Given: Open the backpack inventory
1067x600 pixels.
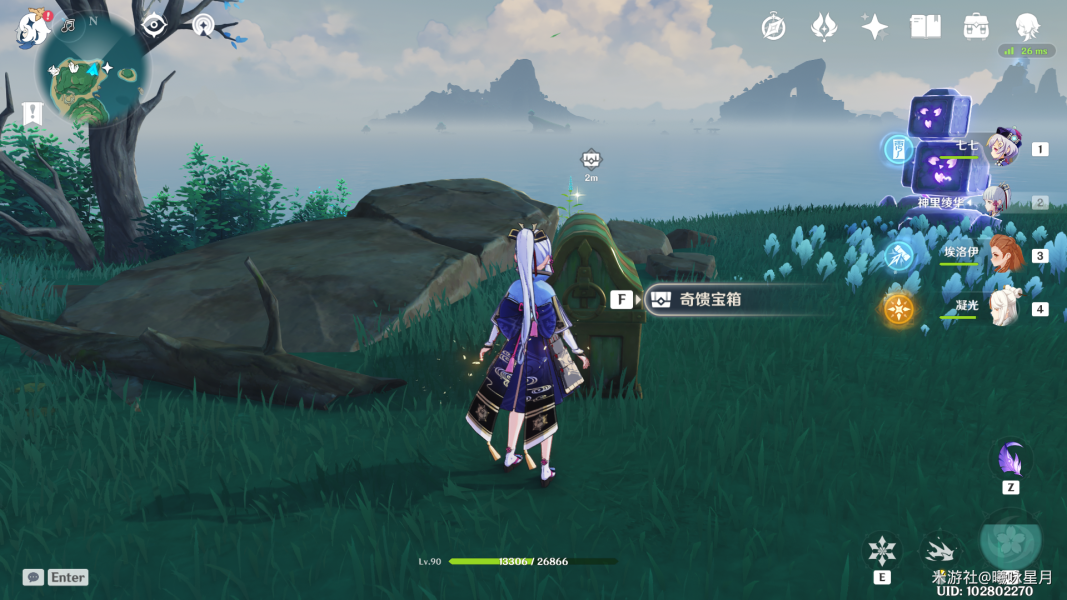Looking at the screenshot, I should (976, 27).
